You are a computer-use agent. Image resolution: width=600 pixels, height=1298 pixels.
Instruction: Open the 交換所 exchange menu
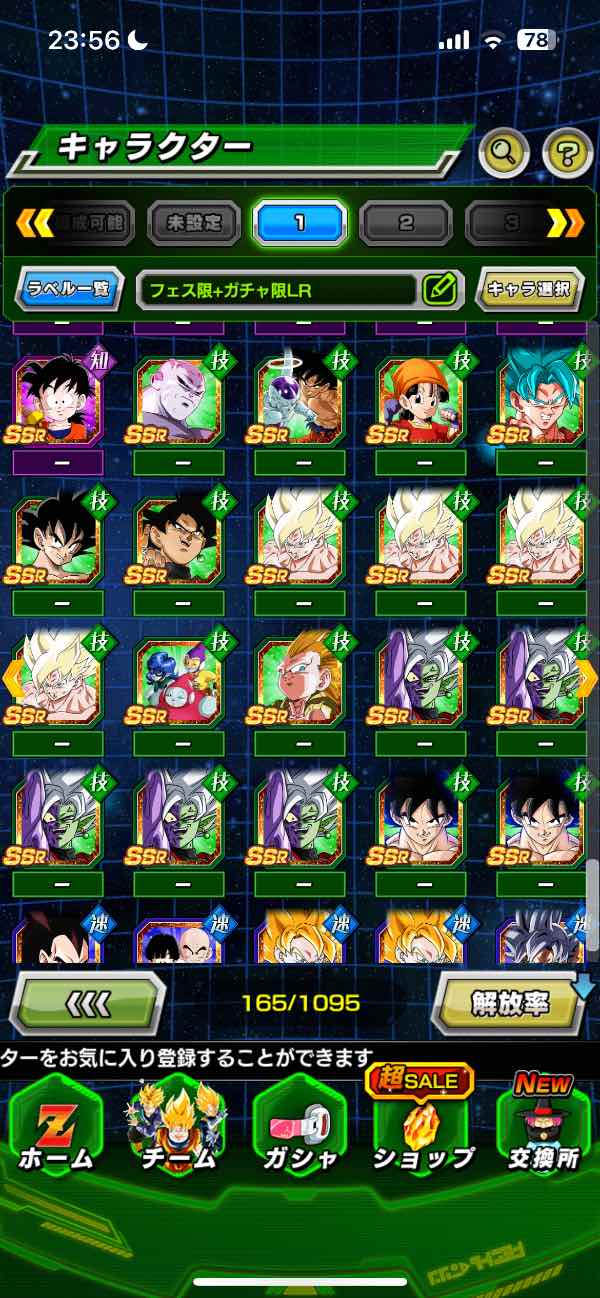(x=541, y=1131)
